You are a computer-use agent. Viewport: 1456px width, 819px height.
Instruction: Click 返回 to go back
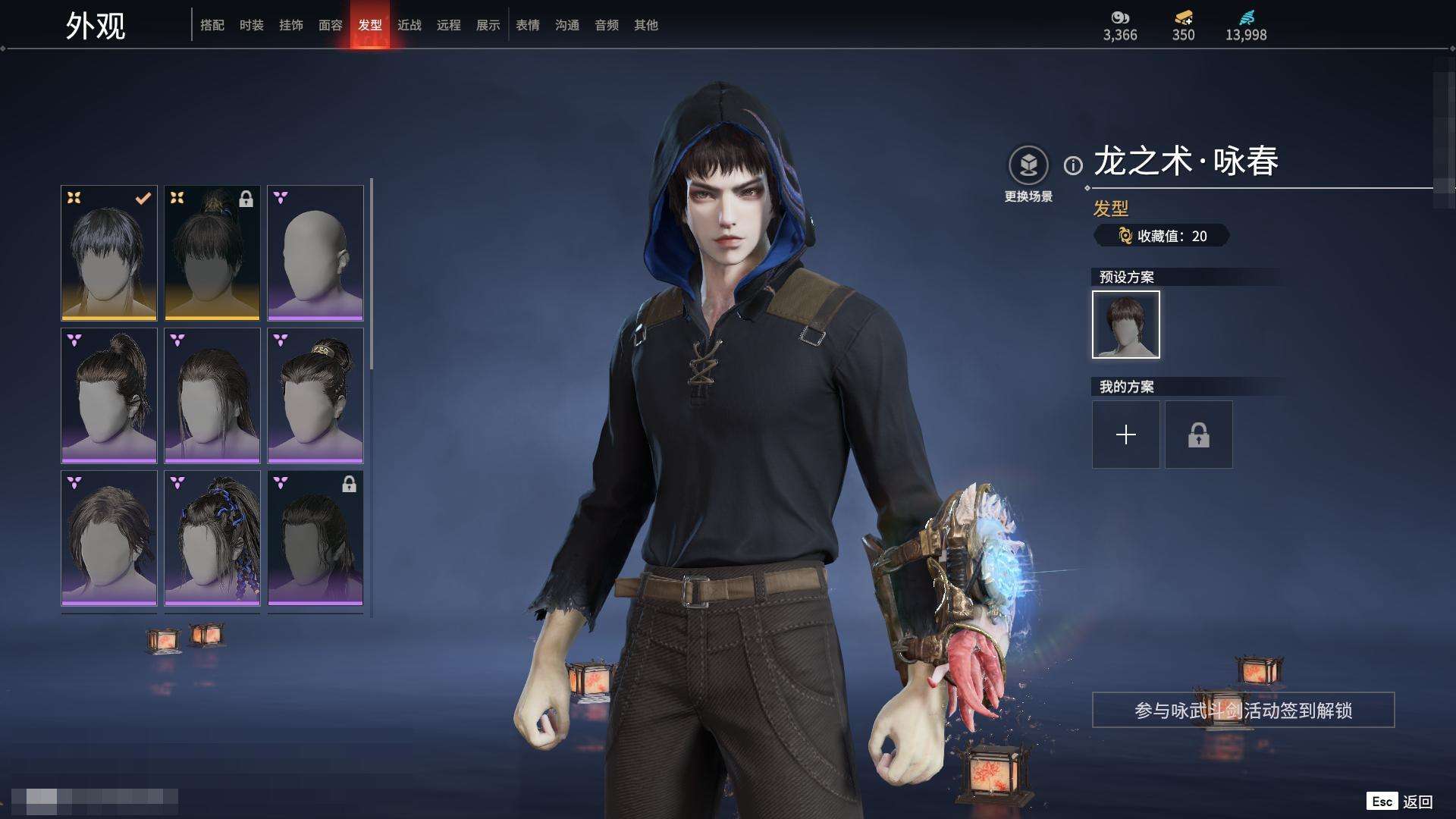coord(1417,802)
